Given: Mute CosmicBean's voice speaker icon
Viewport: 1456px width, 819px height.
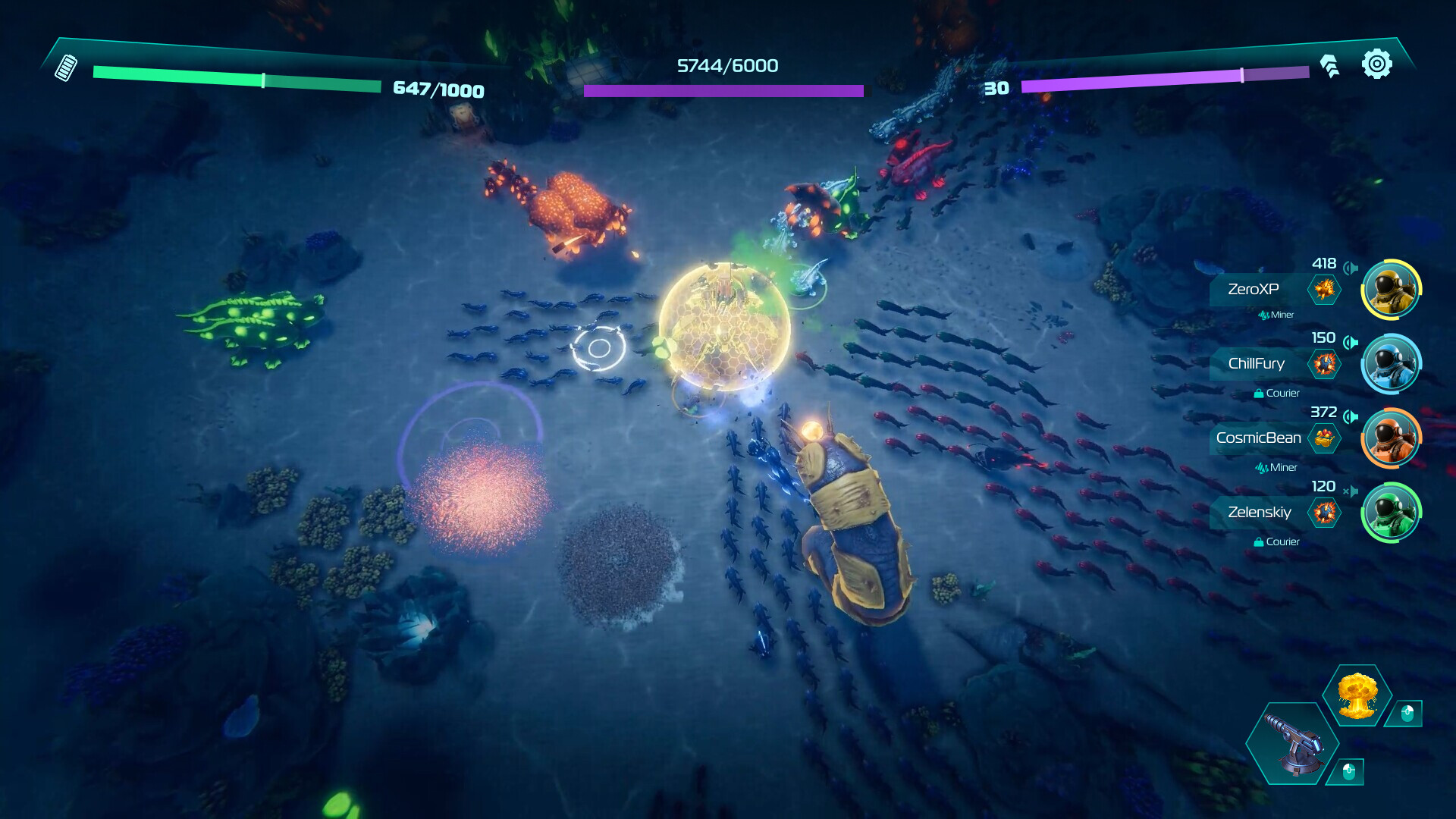Looking at the screenshot, I should pyautogui.click(x=1351, y=416).
